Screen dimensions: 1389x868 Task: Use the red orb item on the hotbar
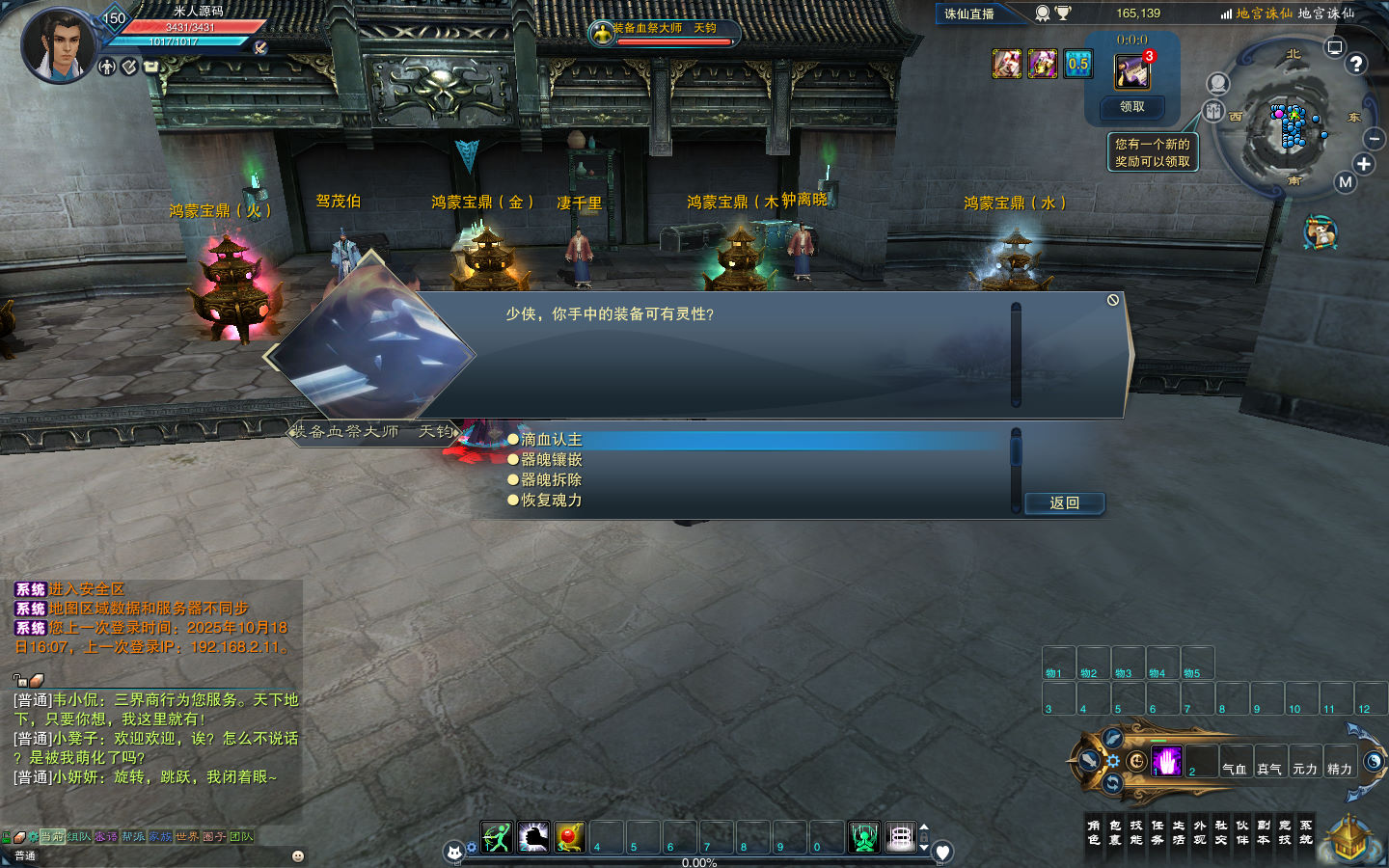(570, 837)
